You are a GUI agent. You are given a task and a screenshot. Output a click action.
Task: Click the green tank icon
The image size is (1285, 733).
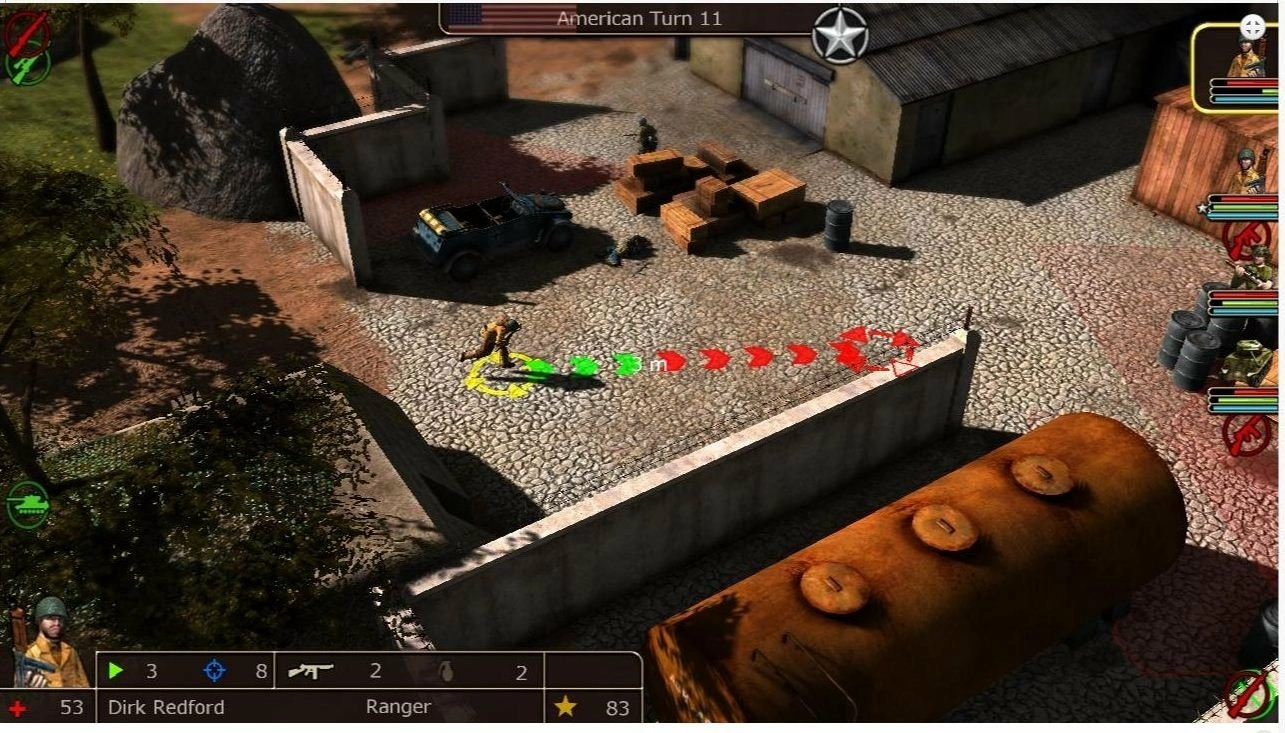point(27,504)
